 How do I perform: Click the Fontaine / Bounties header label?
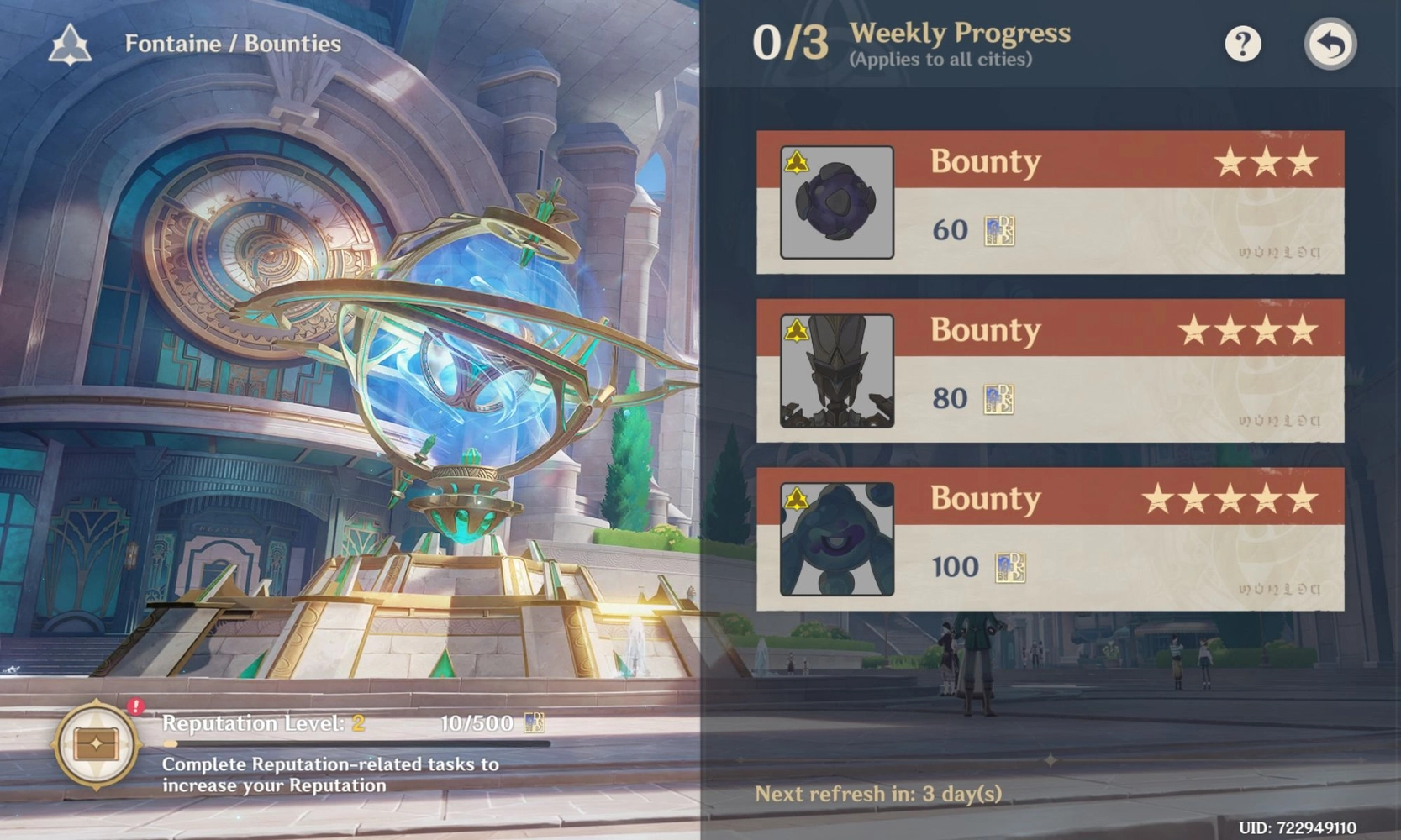233,44
